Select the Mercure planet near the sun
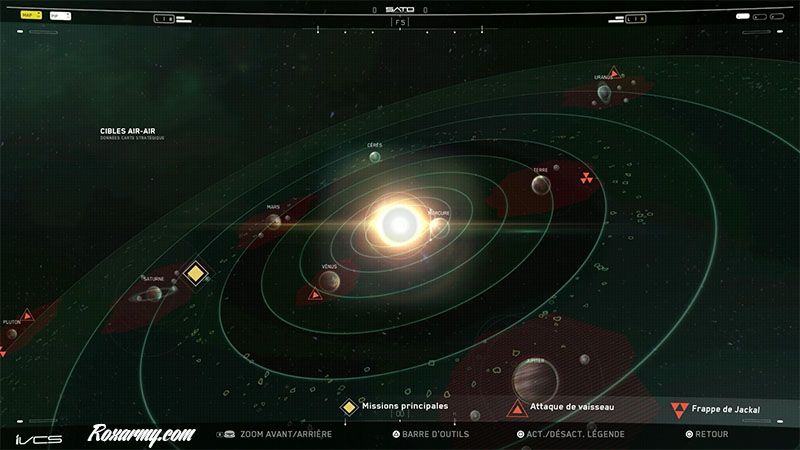 [437, 226]
